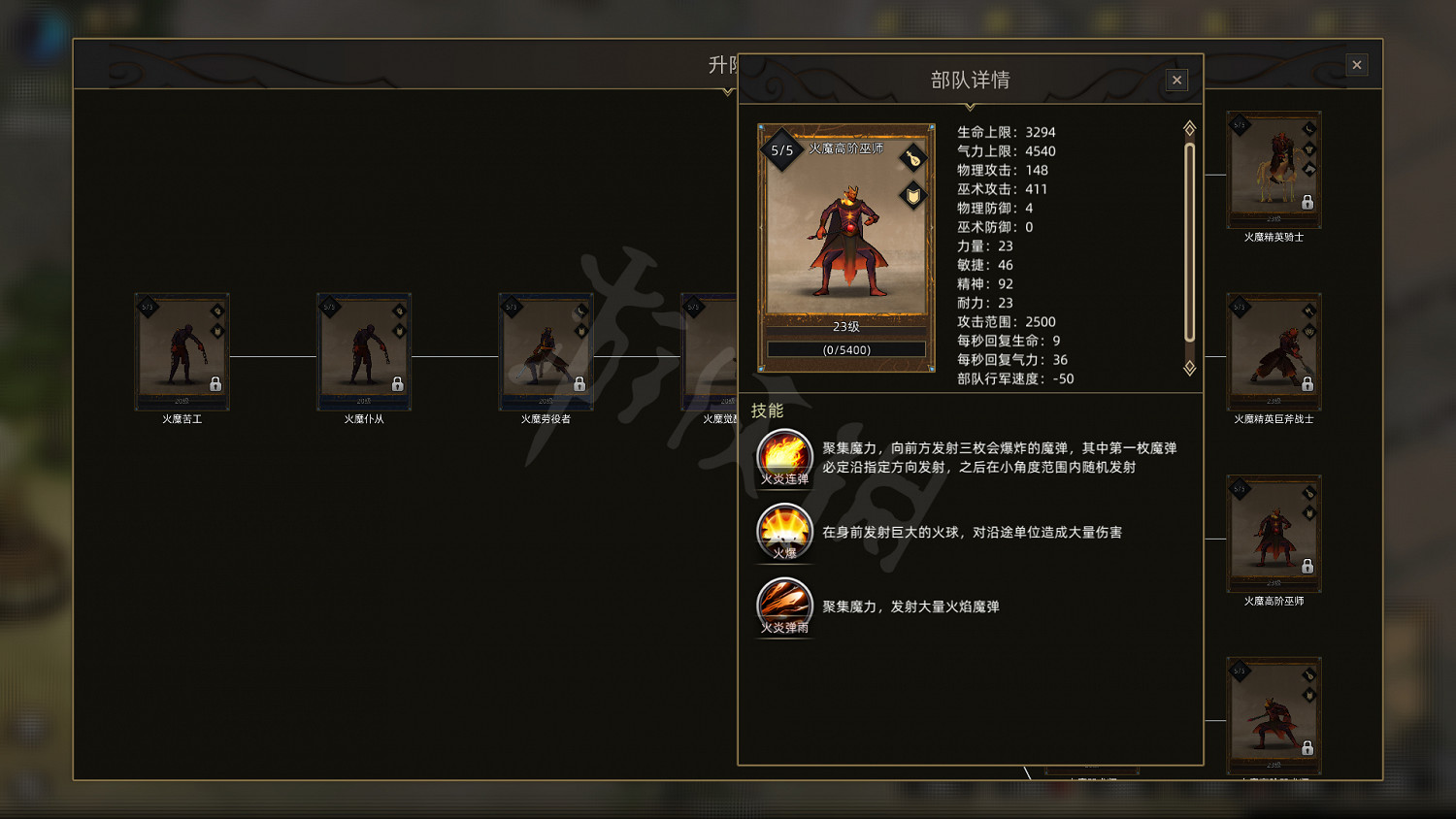Select the crescent badge on the 火魔精英骑士 card
The image size is (1456, 819).
point(1308,129)
